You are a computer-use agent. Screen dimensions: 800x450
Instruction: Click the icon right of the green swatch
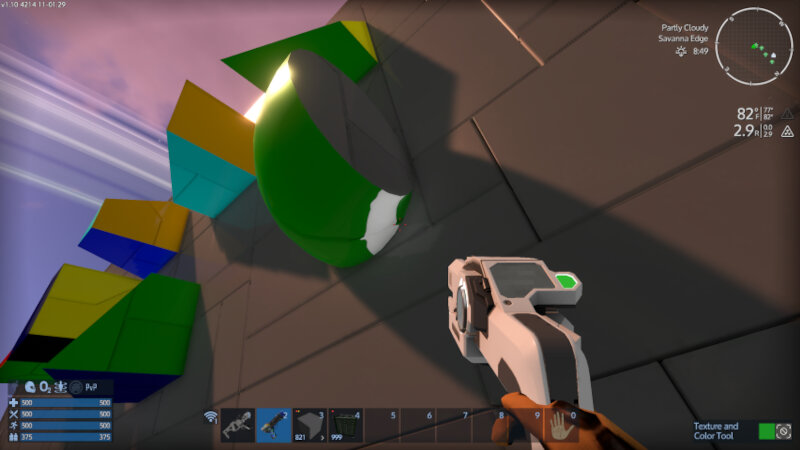tap(786, 431)
